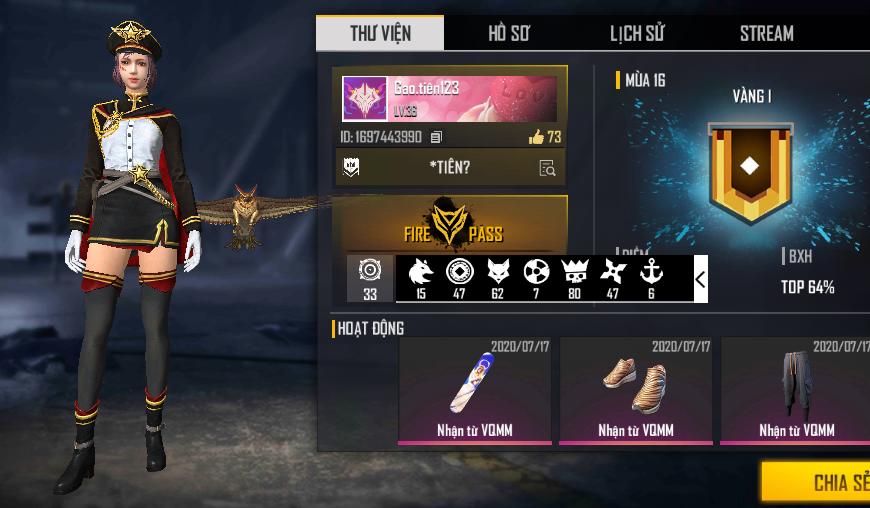Image resolution: width=870 pixels, height=508 pixels.
Task: Click the yellow Chia Sẻ share button
Action: point(818,482)
